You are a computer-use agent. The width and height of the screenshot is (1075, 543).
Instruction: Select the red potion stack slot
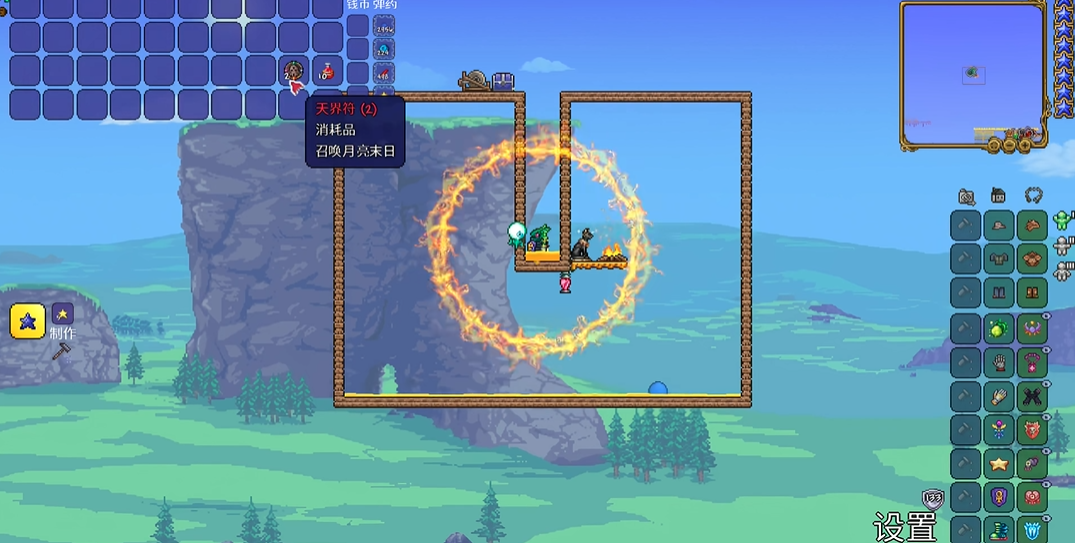pyautogui.click(x=327, y=71)
